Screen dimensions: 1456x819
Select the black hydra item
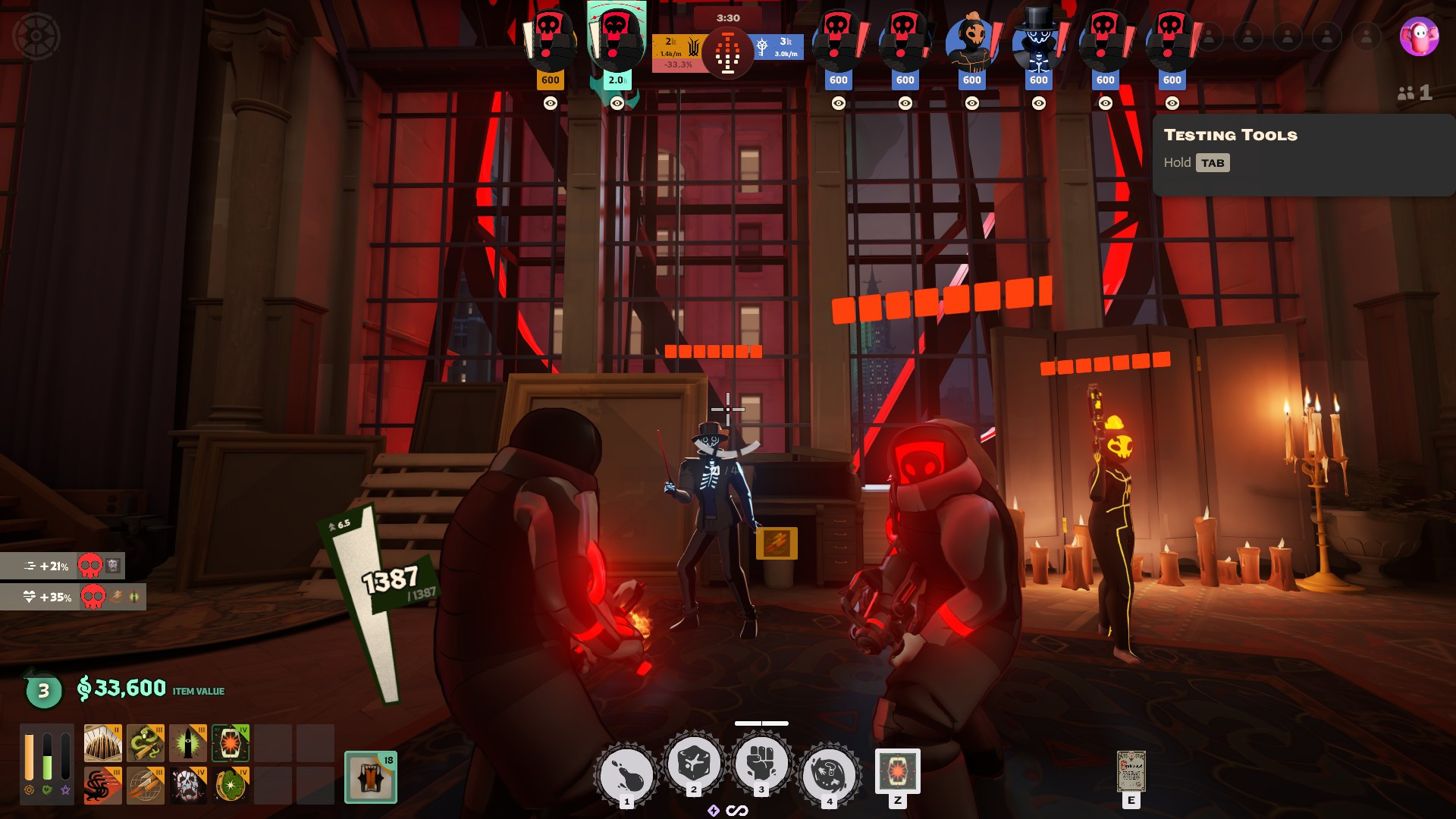click(102, 786)
